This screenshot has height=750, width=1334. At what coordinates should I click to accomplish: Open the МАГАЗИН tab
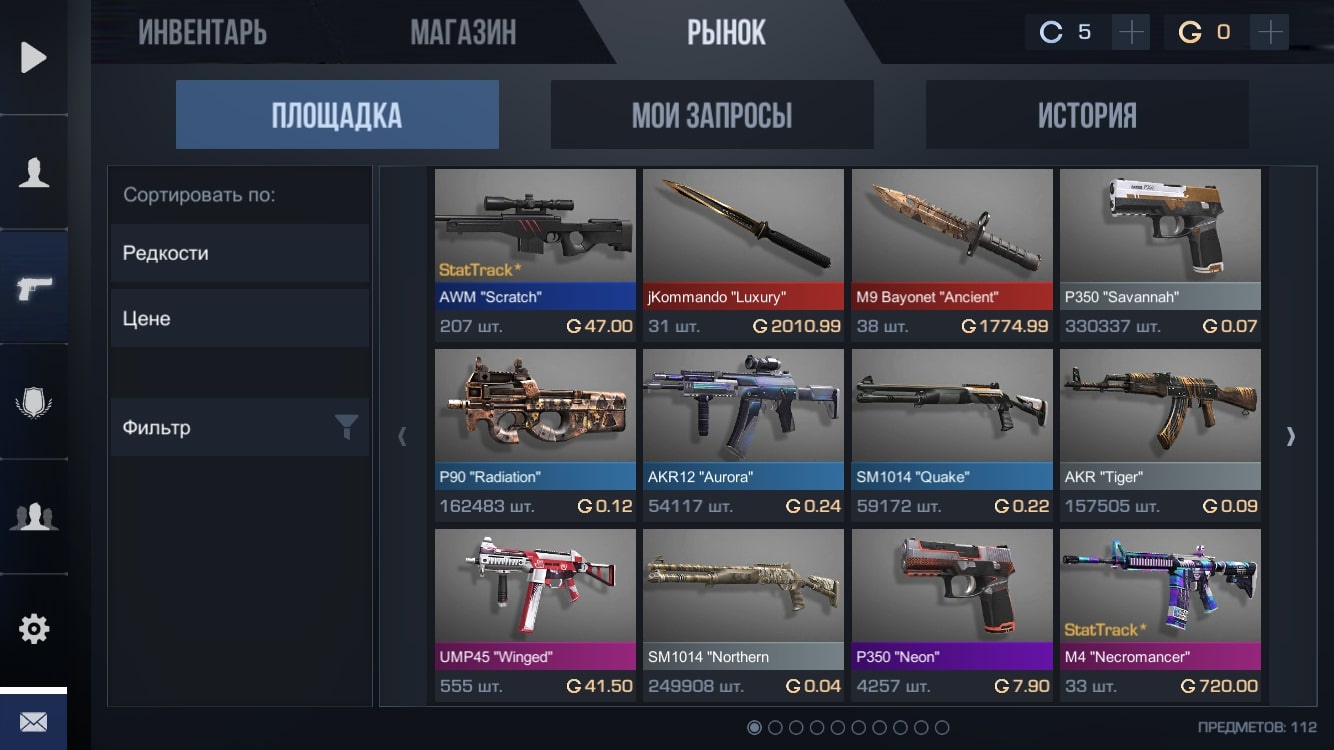[x=463, y=32]
